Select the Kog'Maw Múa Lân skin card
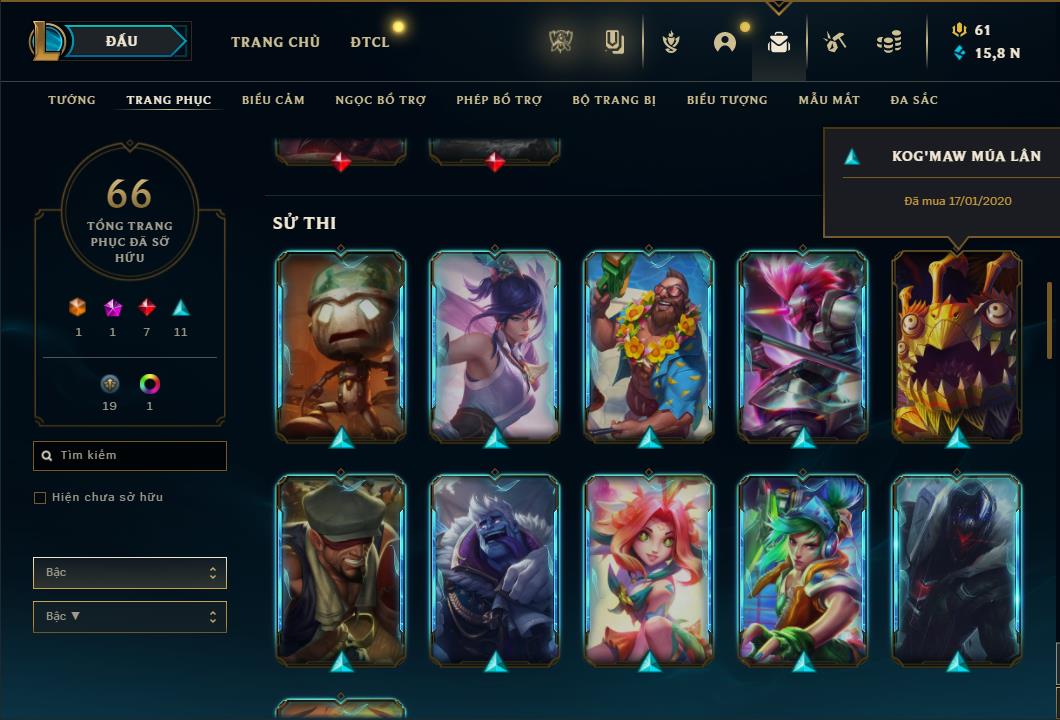 (x=957, y=345)
